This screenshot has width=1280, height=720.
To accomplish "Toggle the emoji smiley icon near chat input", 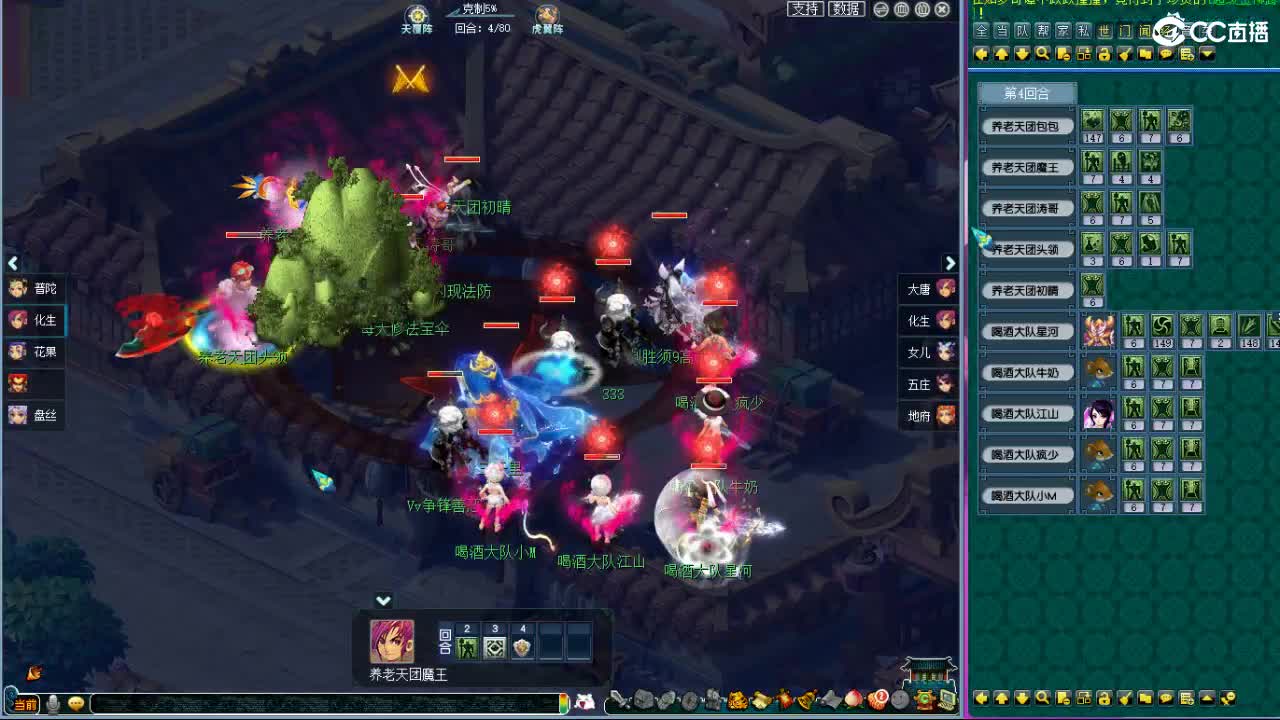I will point(75,703).
